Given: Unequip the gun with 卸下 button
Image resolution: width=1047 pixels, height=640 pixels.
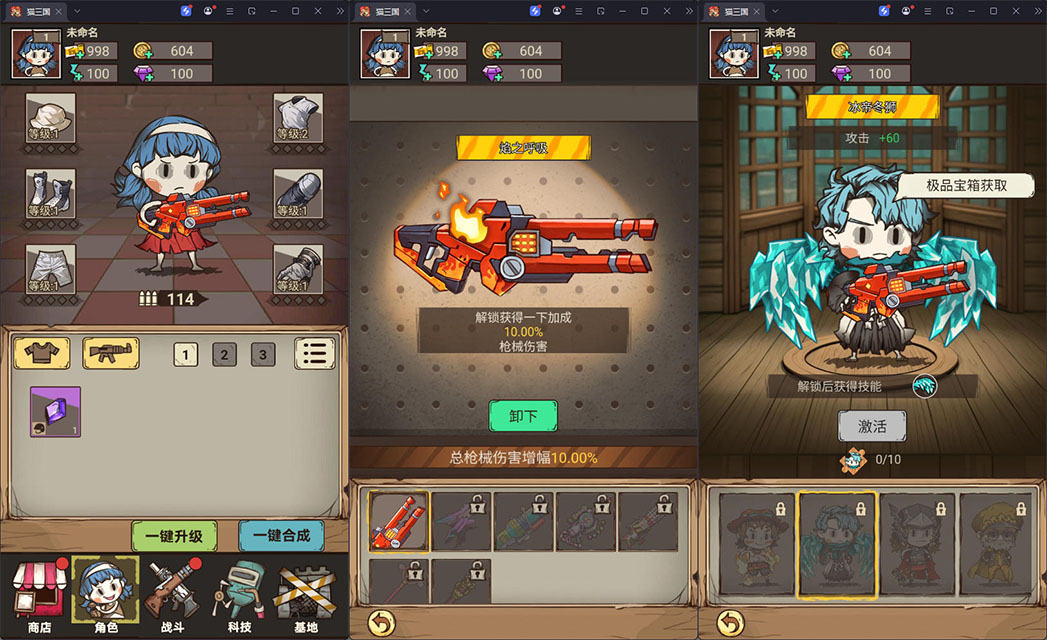Looking at the screenshot, I should [x=523, y=416].
